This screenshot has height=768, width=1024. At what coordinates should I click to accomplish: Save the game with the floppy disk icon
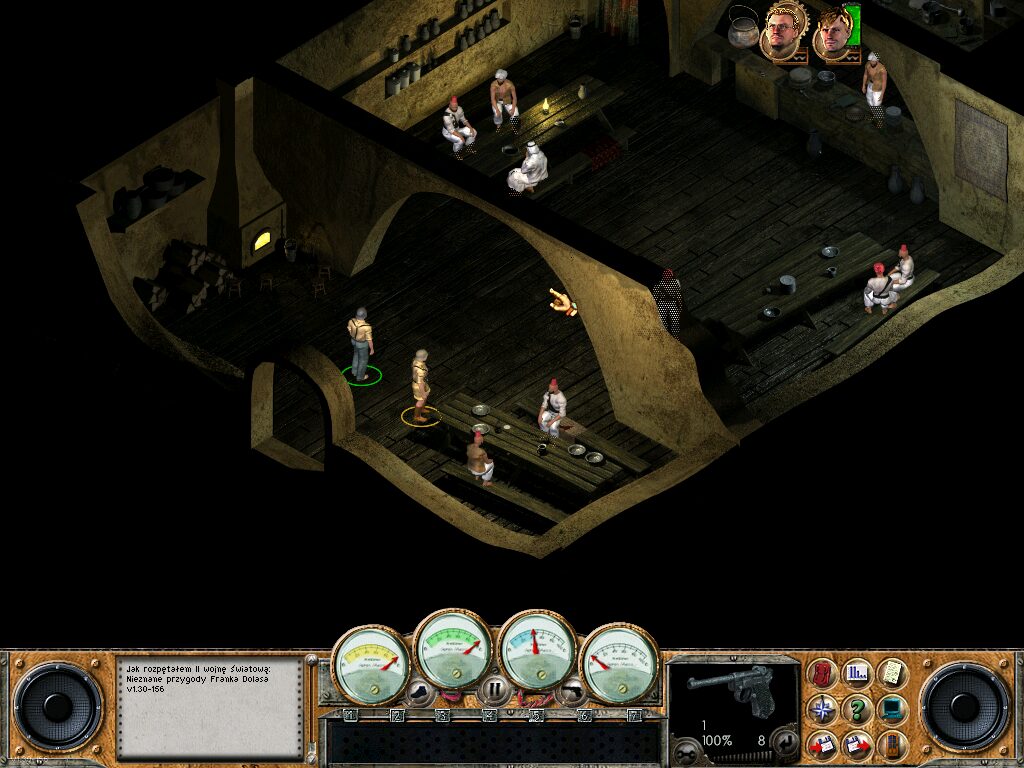pyautogui.click(x=823, y=745)
